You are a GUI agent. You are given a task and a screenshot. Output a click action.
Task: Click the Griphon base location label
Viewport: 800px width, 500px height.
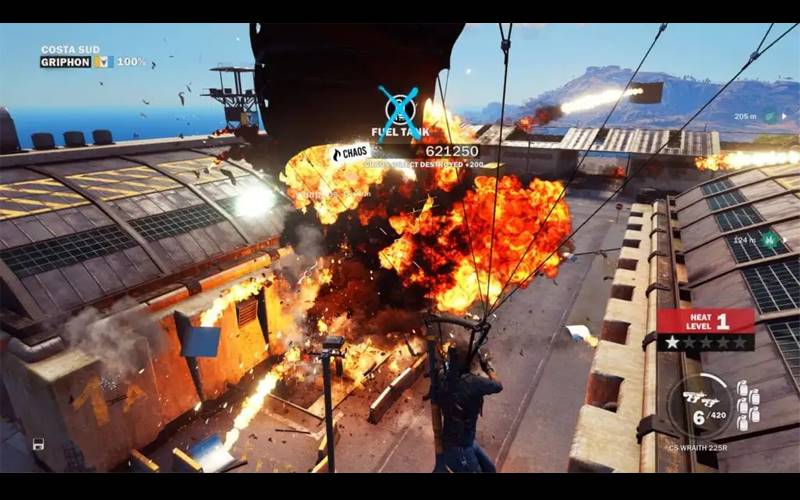coord(65,62)
